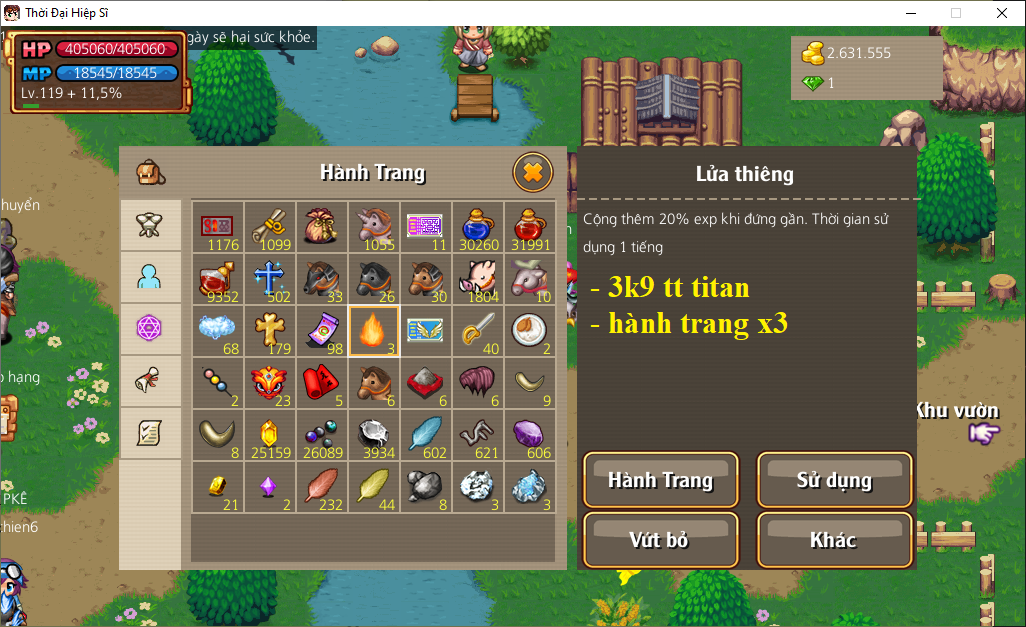This screenshot has height=627, width=1026.
Task: Switch to the armor equipment tab
Action: pyautogui.click(x=150, y=224)
